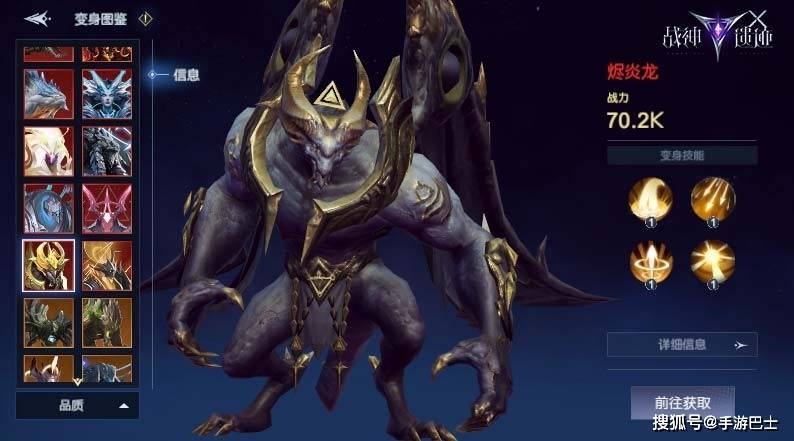Screen dimensions: 794x441
Task: View the glowing ring transformation skill
Action: [x=649, y=262]
